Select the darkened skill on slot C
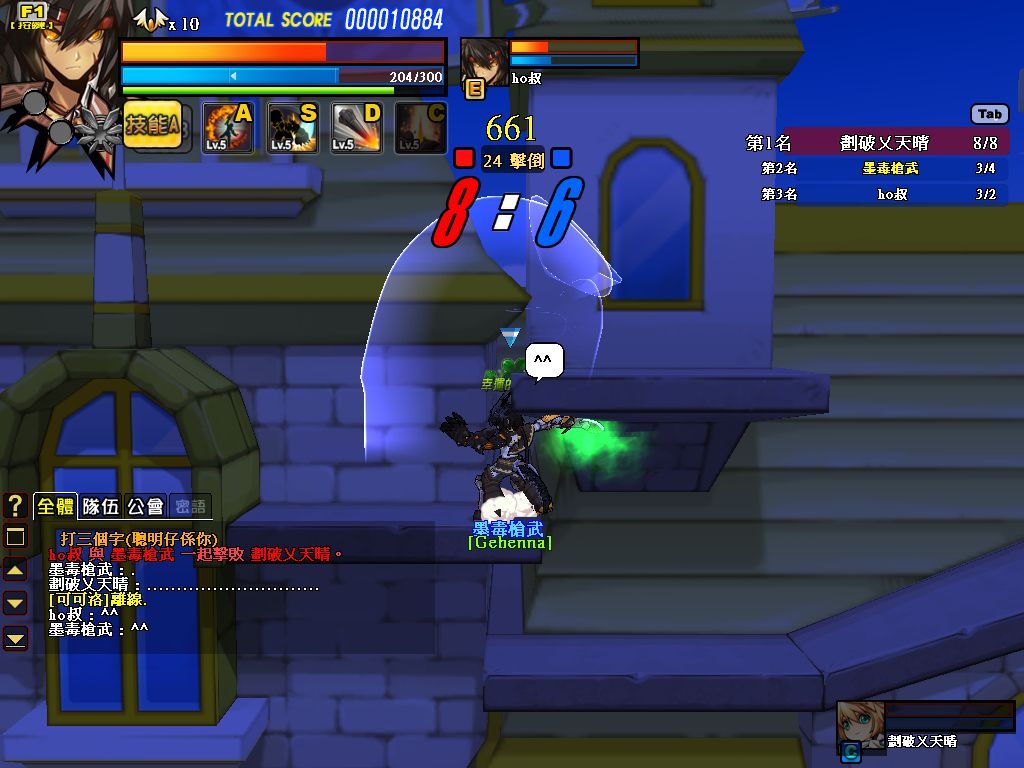 coord(420,127)
